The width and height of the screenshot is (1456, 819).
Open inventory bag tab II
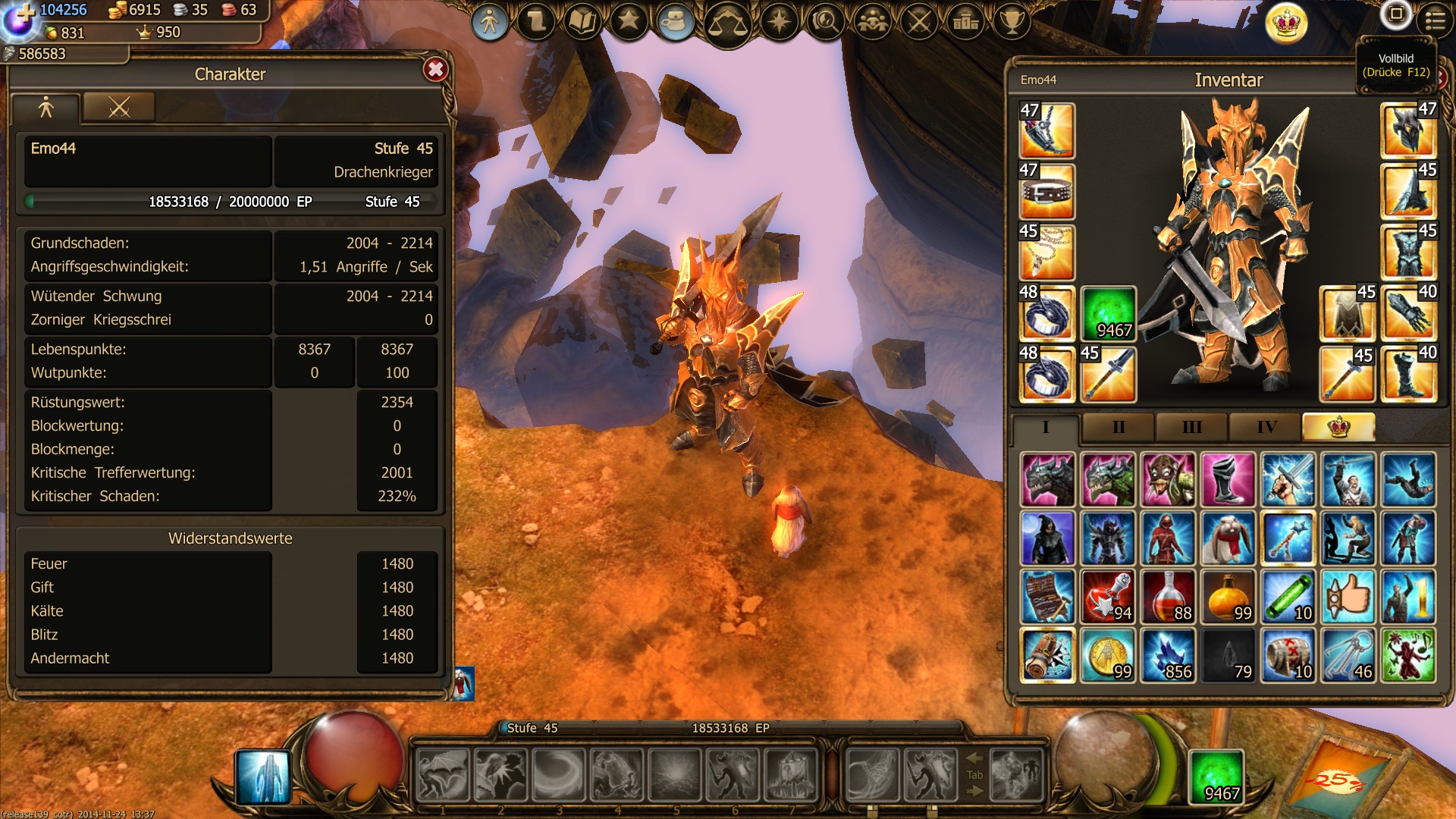tap(1118, 427)
